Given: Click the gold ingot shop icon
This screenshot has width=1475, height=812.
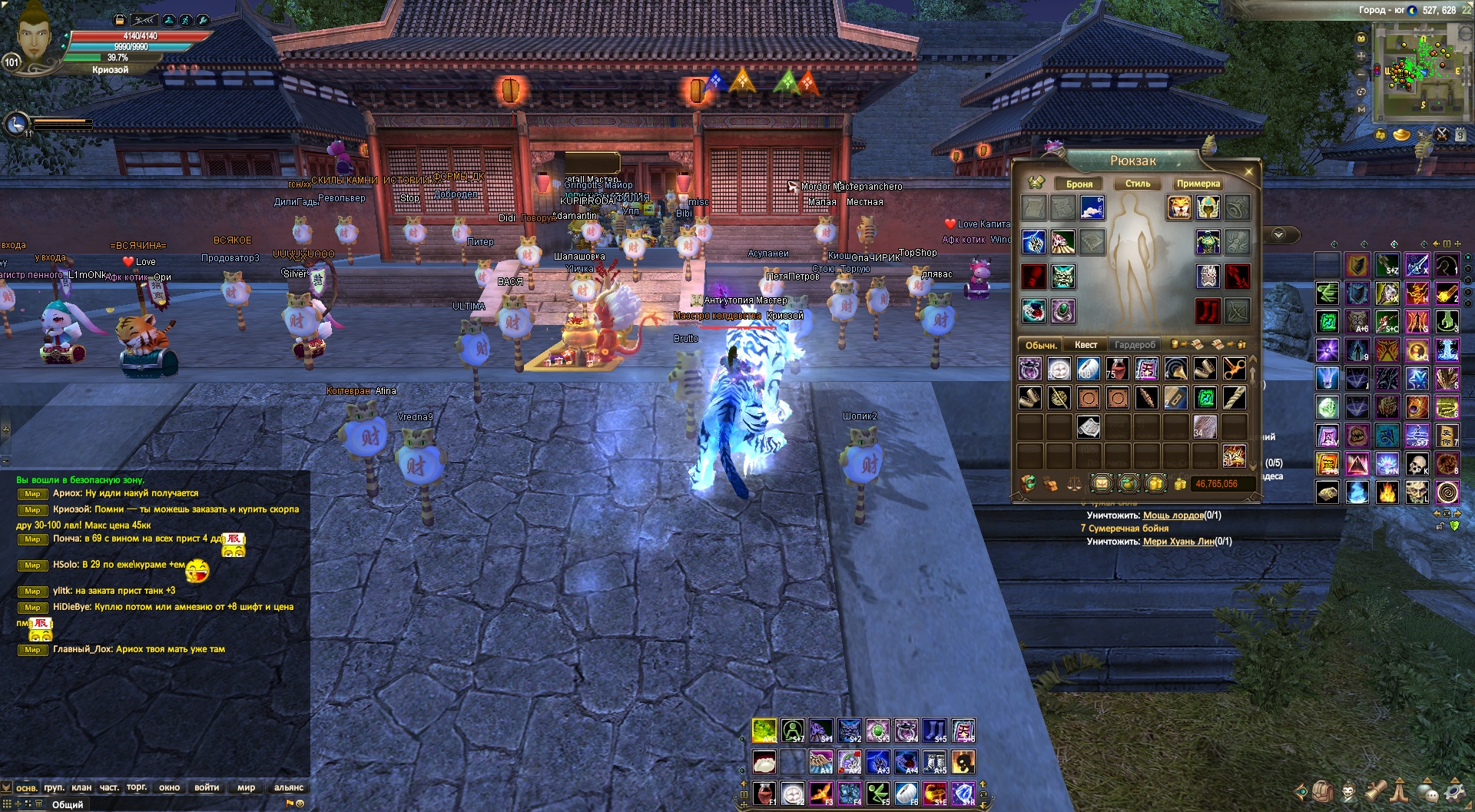Looking at the screenshot, I should pos(1402,135).
